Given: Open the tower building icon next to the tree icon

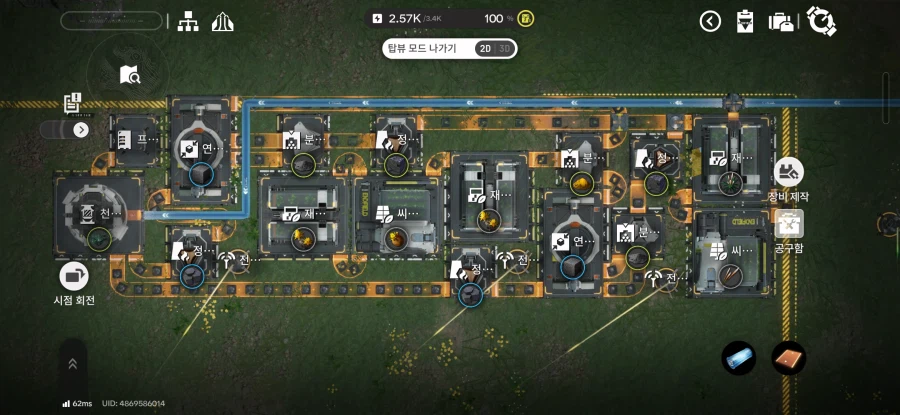Looking at the screenshot, I should coord(222,21).
